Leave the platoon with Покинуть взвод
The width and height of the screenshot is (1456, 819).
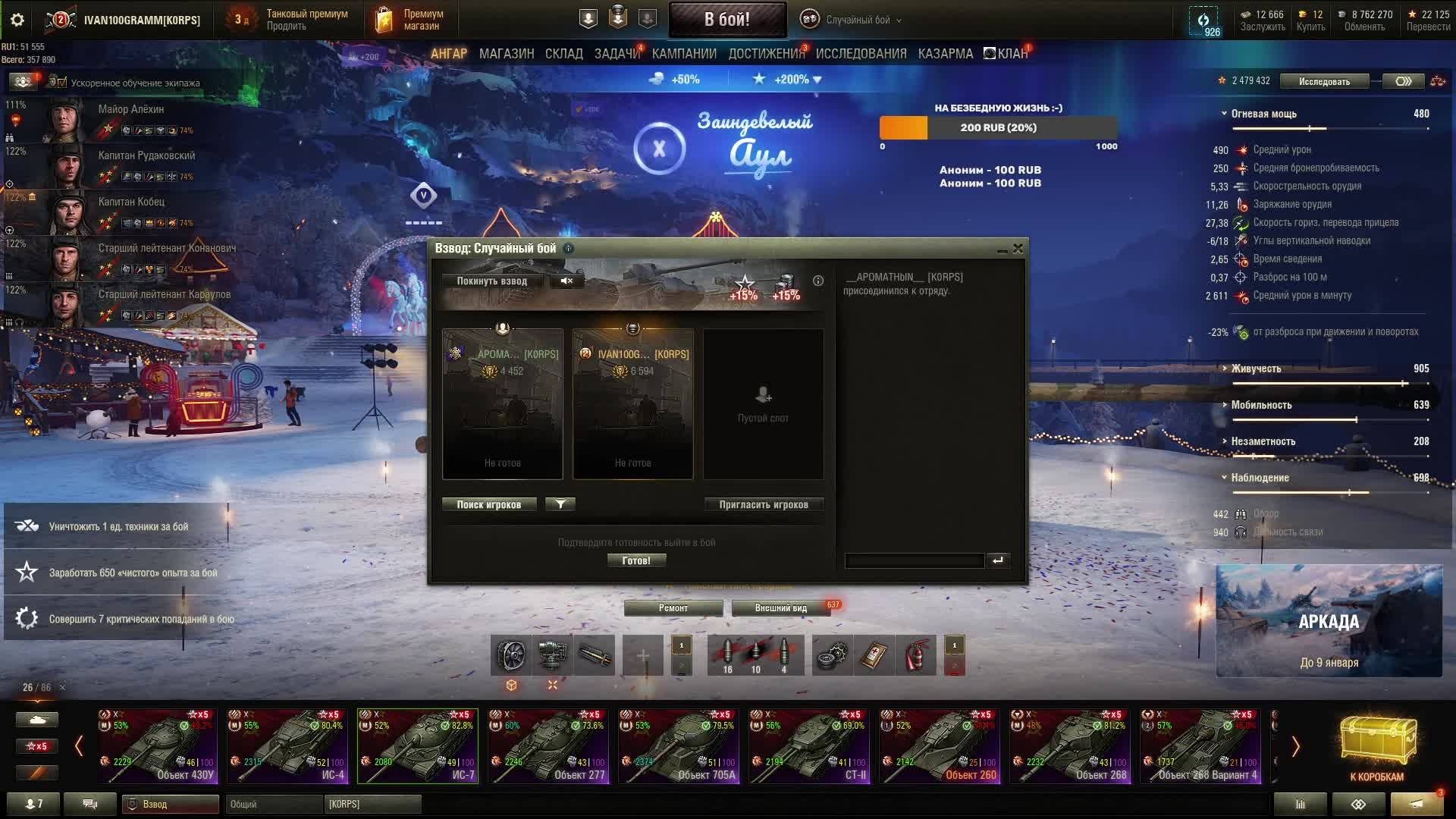[x=491, y=281]
